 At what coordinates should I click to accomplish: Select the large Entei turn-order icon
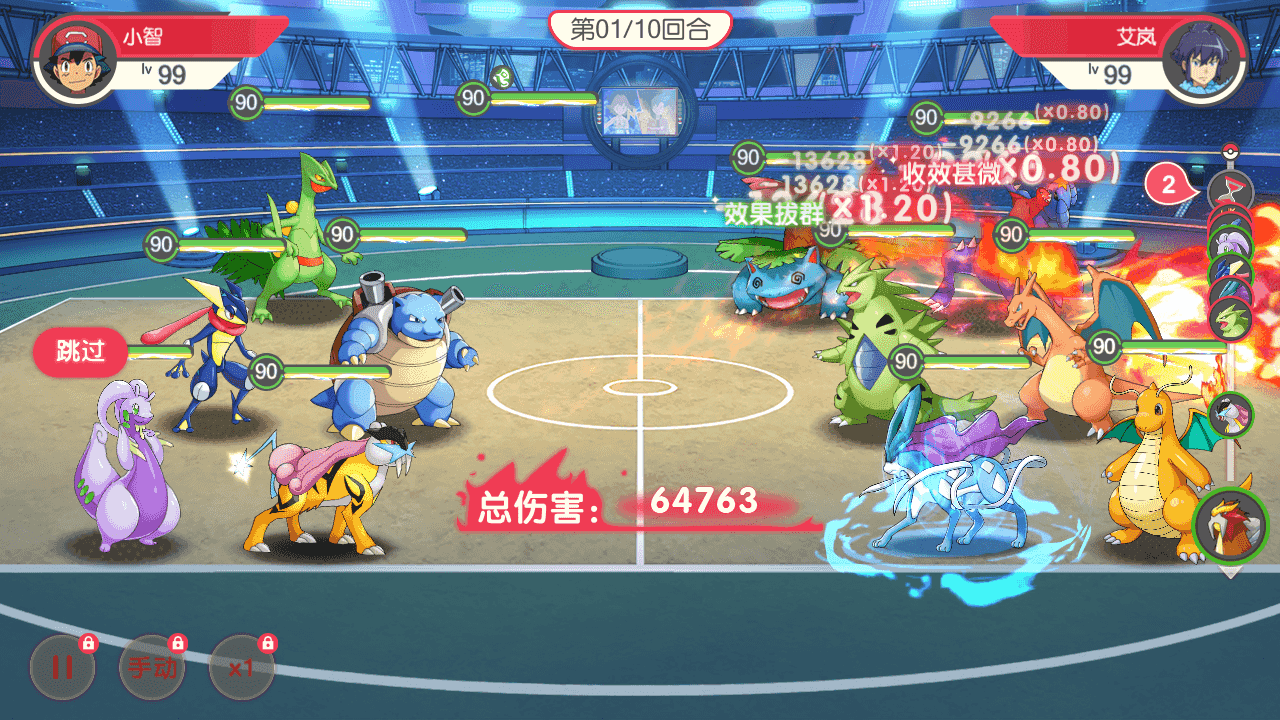click(x=1230, y=525)
